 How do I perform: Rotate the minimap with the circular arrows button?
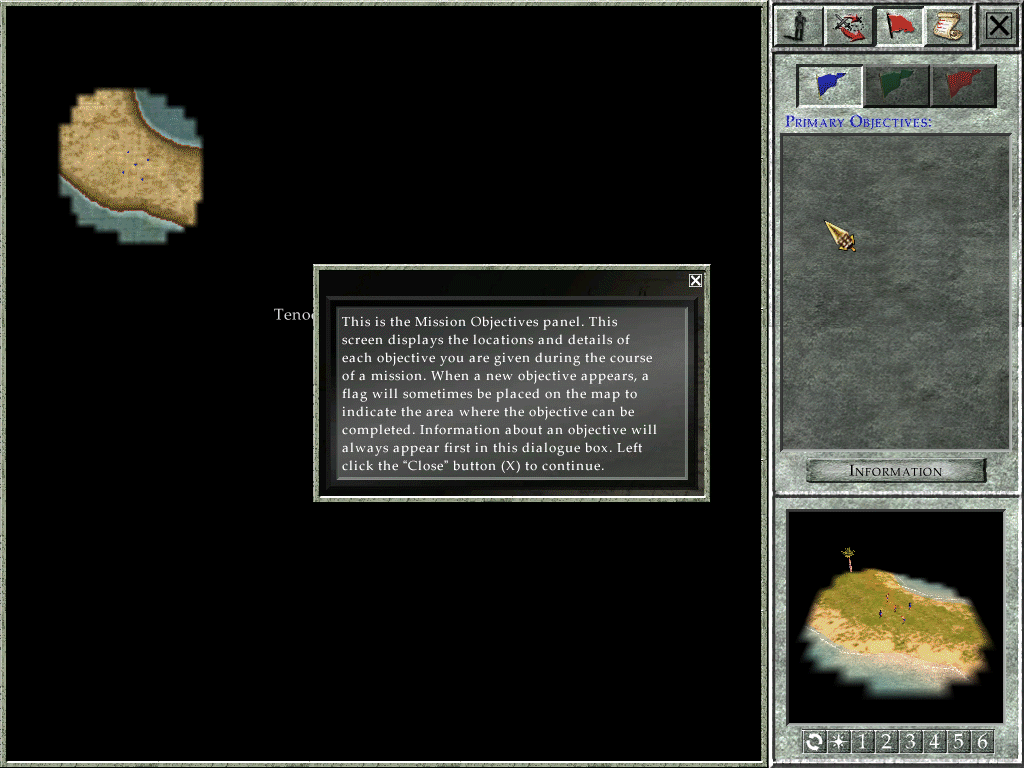pos(814,742)
